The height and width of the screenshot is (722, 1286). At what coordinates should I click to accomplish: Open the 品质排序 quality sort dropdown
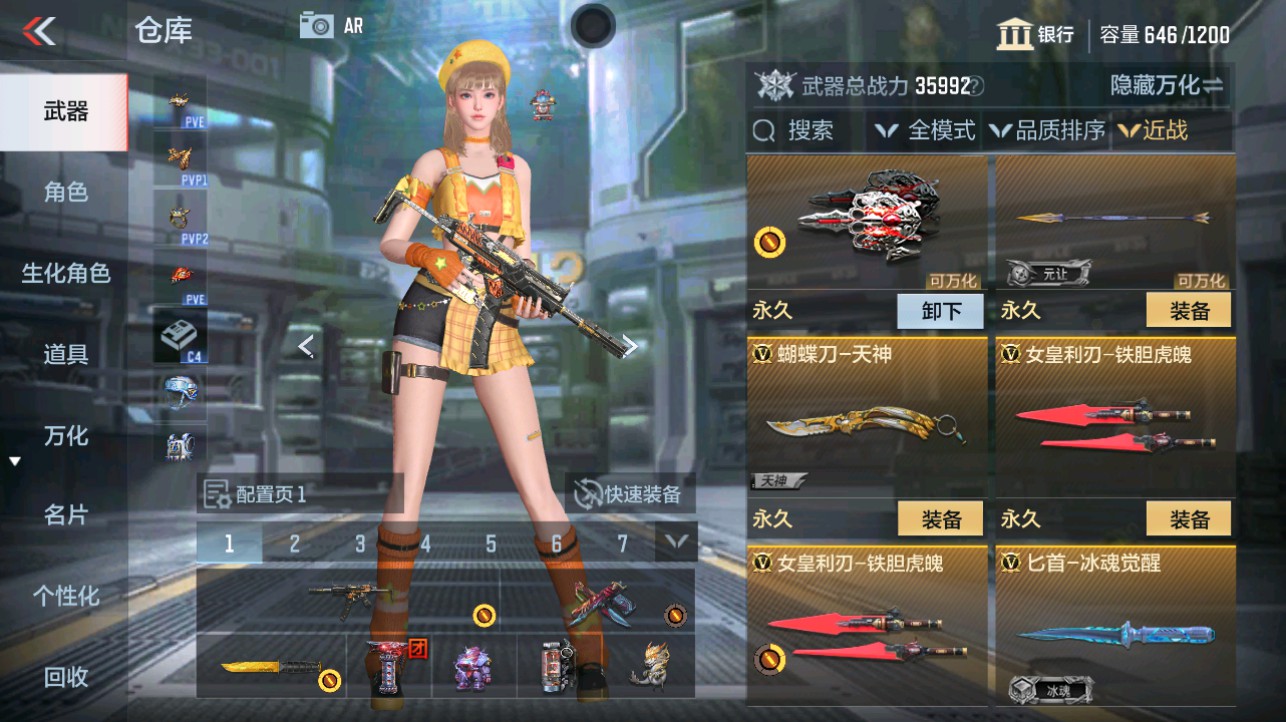(1046, 131)
